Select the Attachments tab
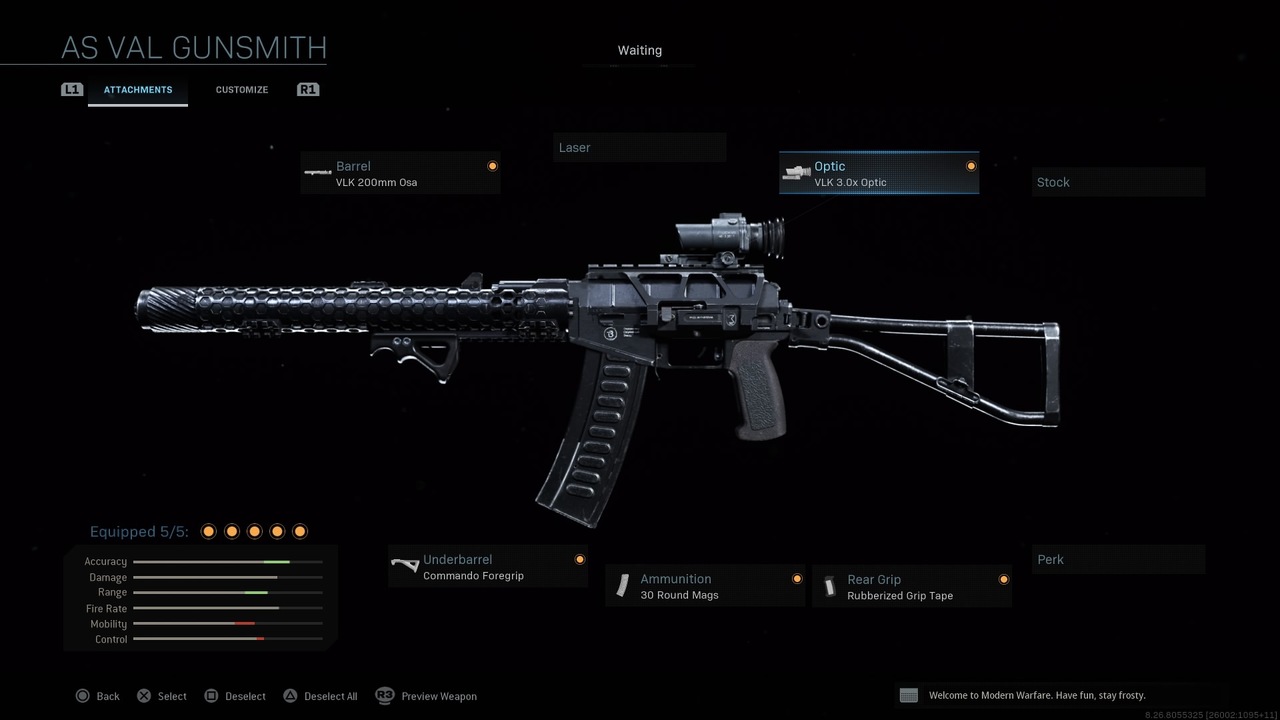Image resolution: width=1280 pixels, height=720 pixels. coord(137,89)
